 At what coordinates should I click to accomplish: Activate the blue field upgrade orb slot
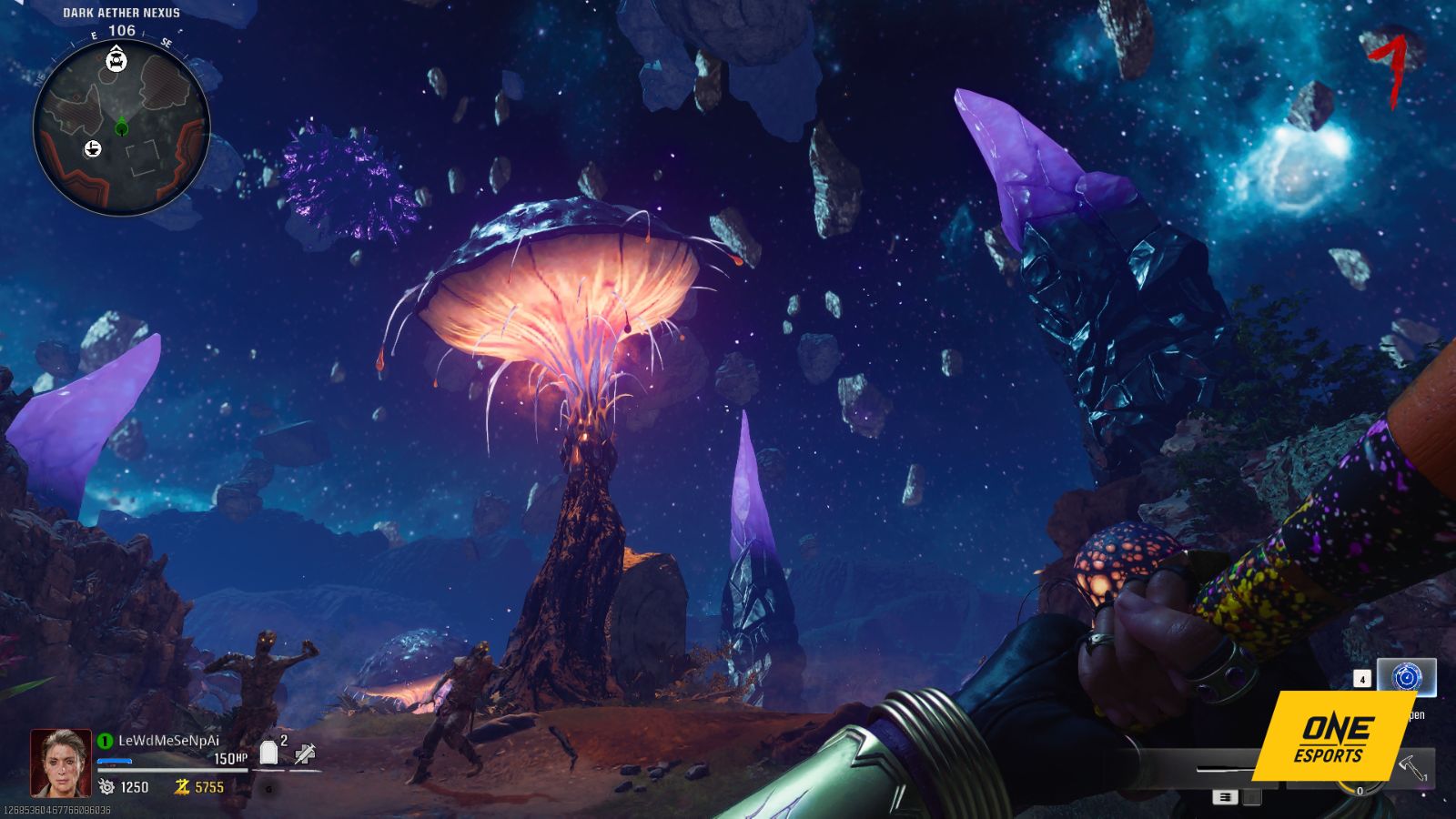[1406, 678]
